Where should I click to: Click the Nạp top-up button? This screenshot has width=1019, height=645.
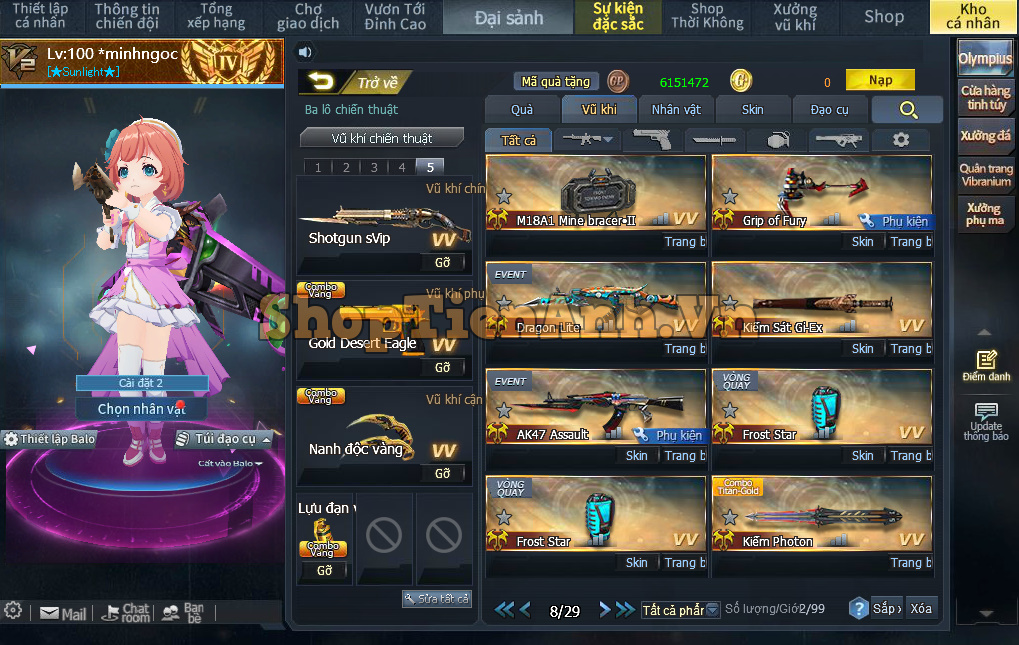pos(880,80)
